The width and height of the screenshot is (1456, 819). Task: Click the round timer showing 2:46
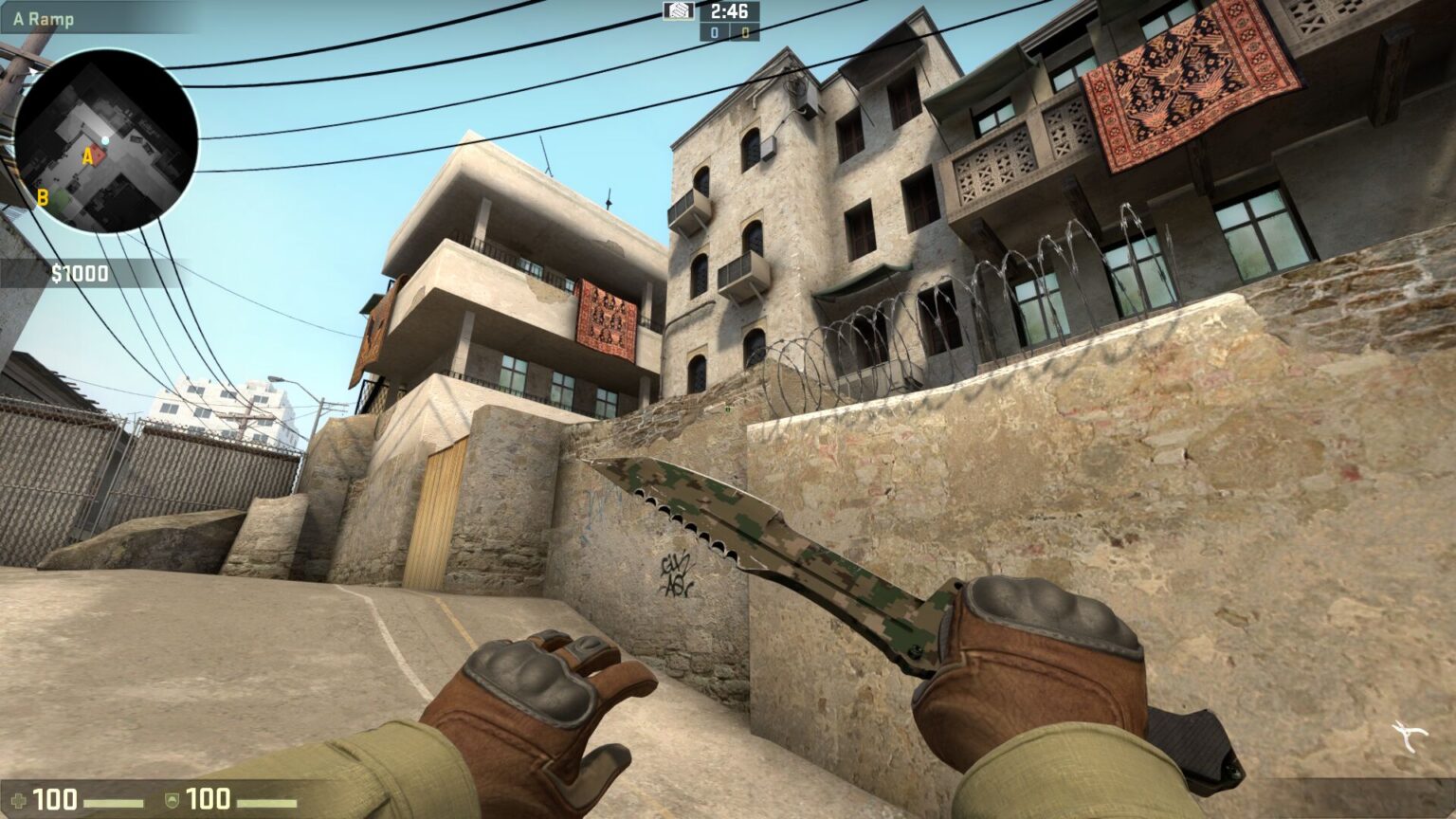coord(730,12)
